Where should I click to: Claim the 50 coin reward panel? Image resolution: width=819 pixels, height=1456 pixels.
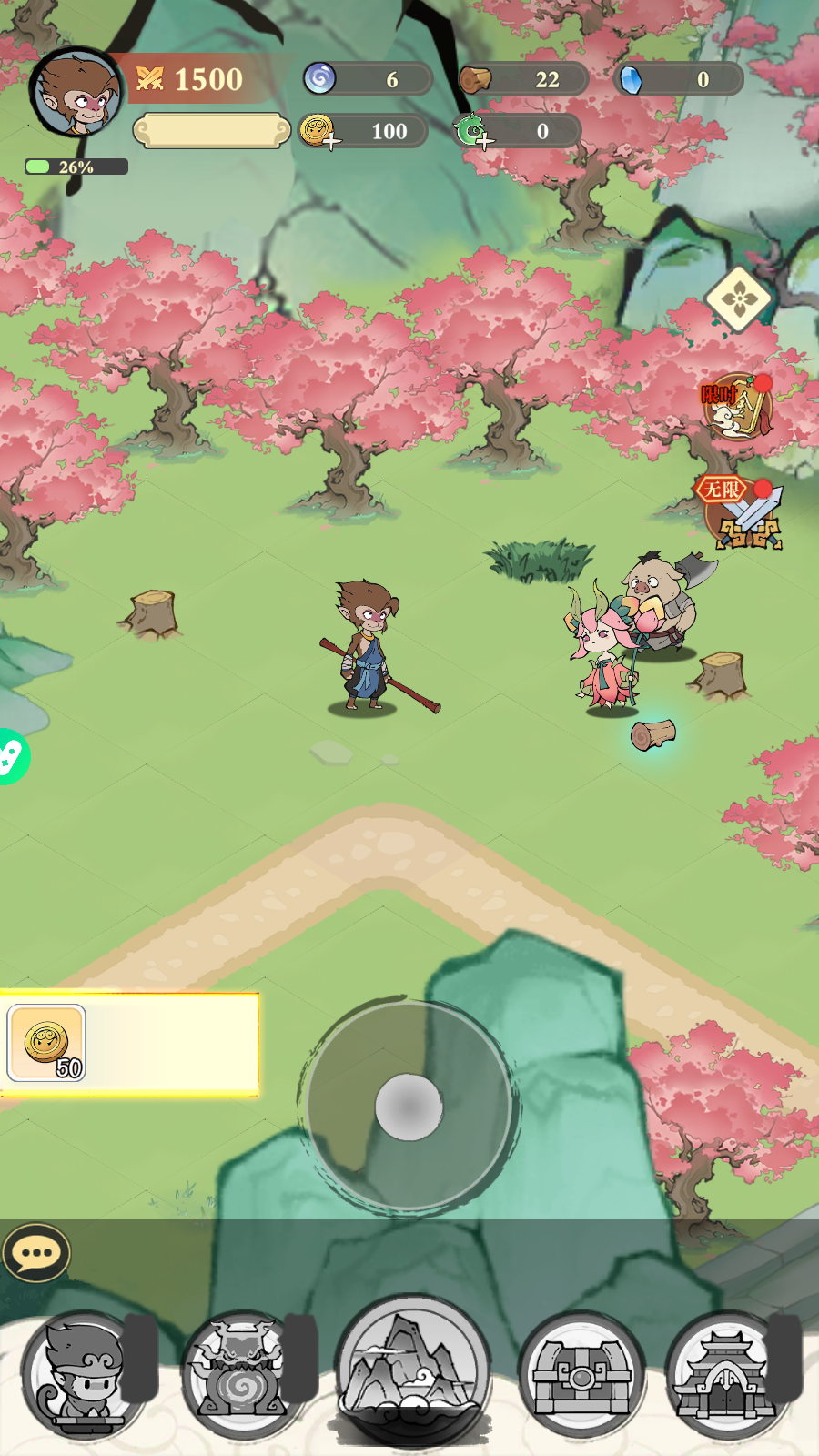point(129,1044)
